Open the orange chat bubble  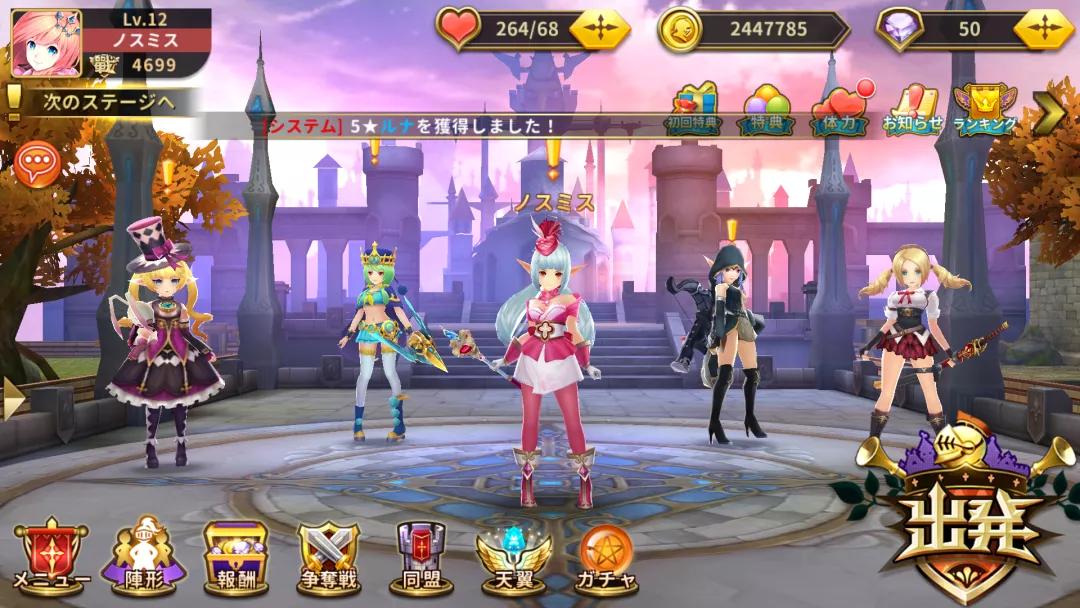point(38,164)
